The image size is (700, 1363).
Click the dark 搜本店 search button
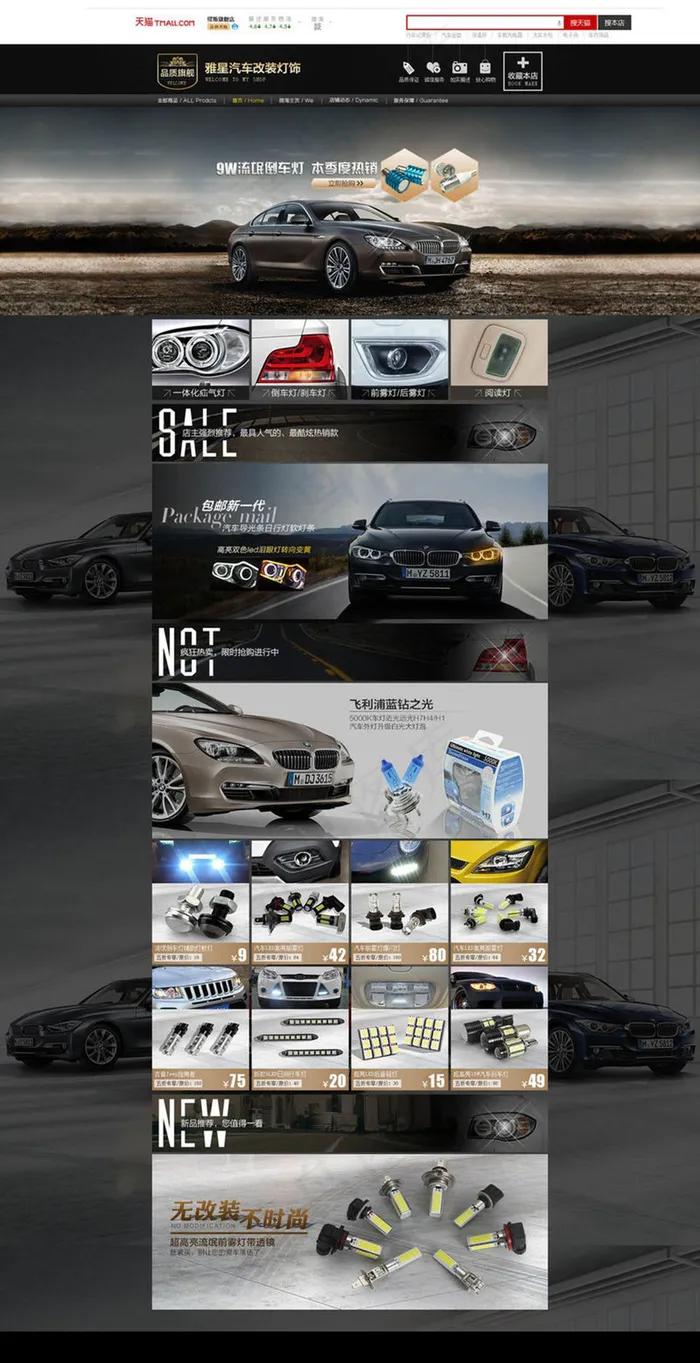pos(614,22)
